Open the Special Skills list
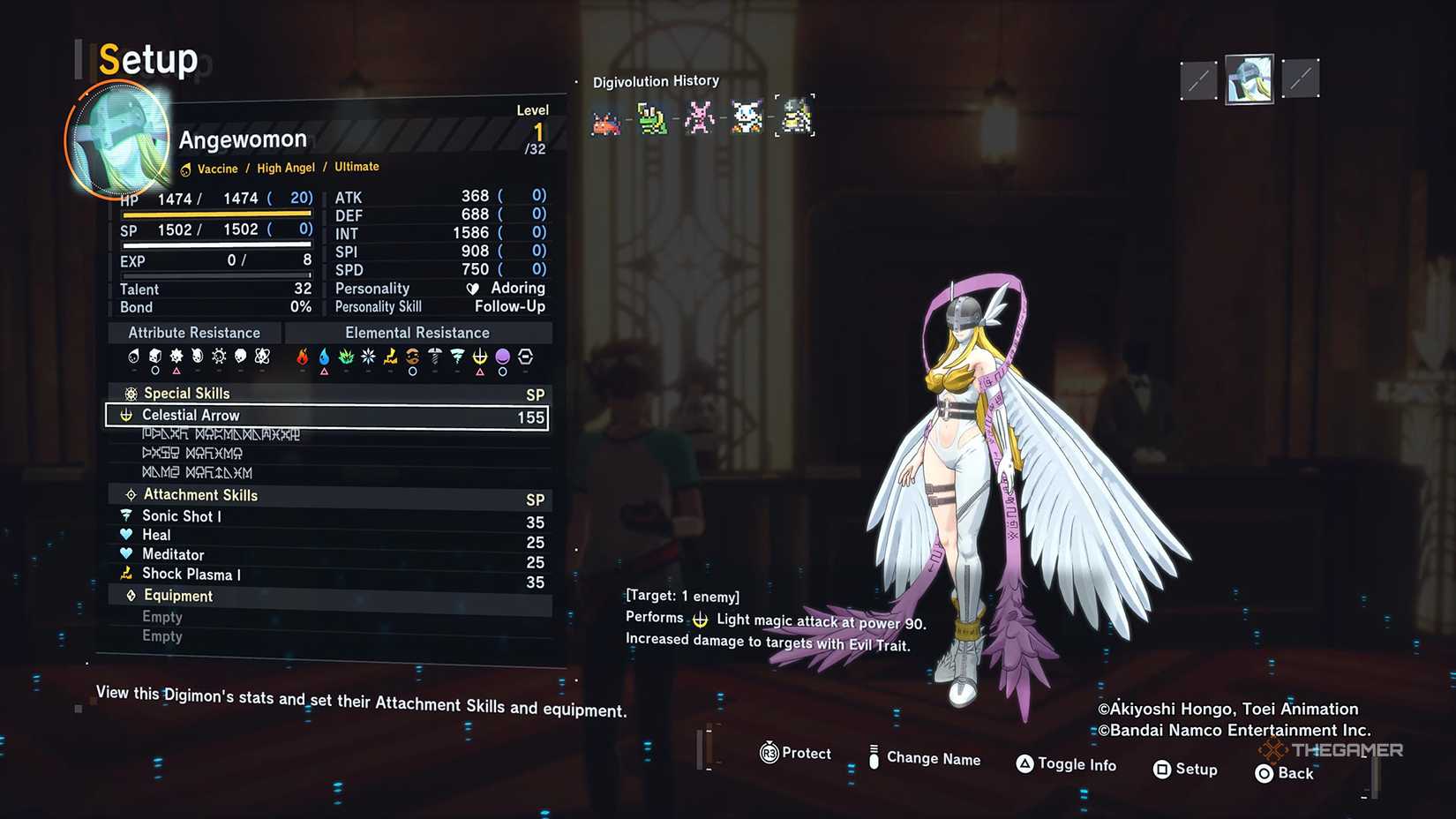The image size is (1456, 819). pyautogui.click(x=186, y=394)
